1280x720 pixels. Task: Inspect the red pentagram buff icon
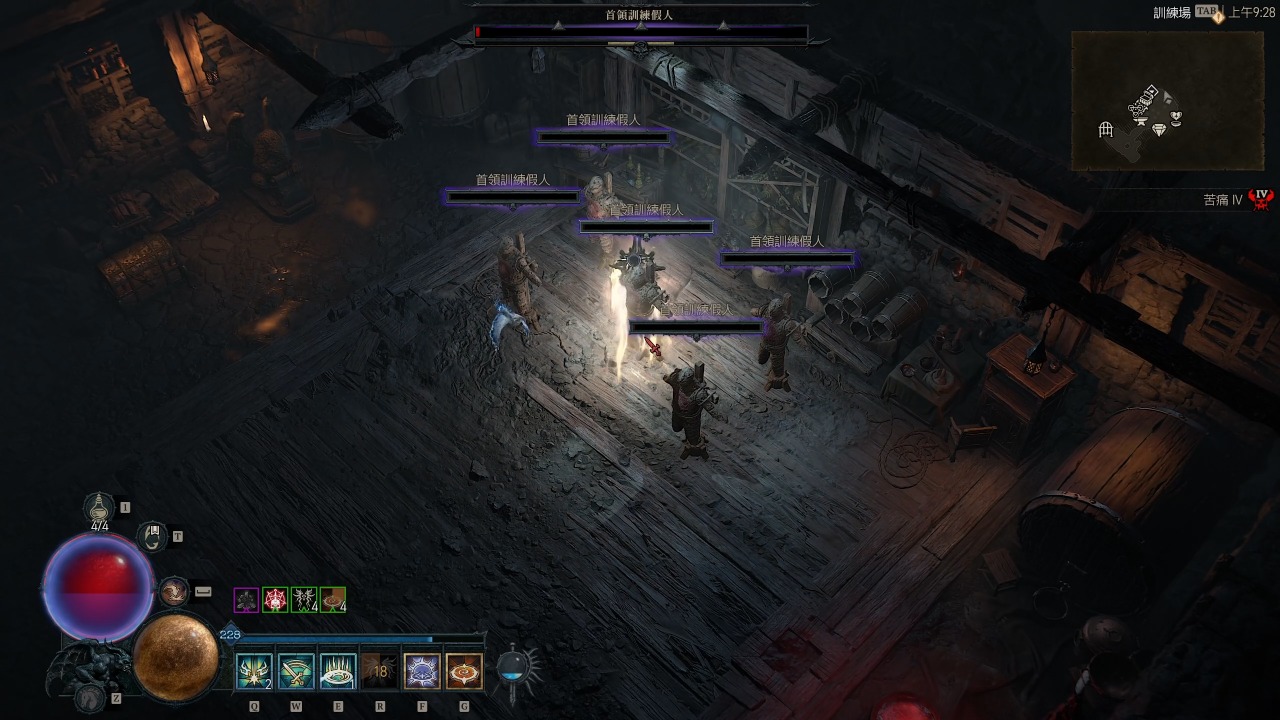coord(275,600)
